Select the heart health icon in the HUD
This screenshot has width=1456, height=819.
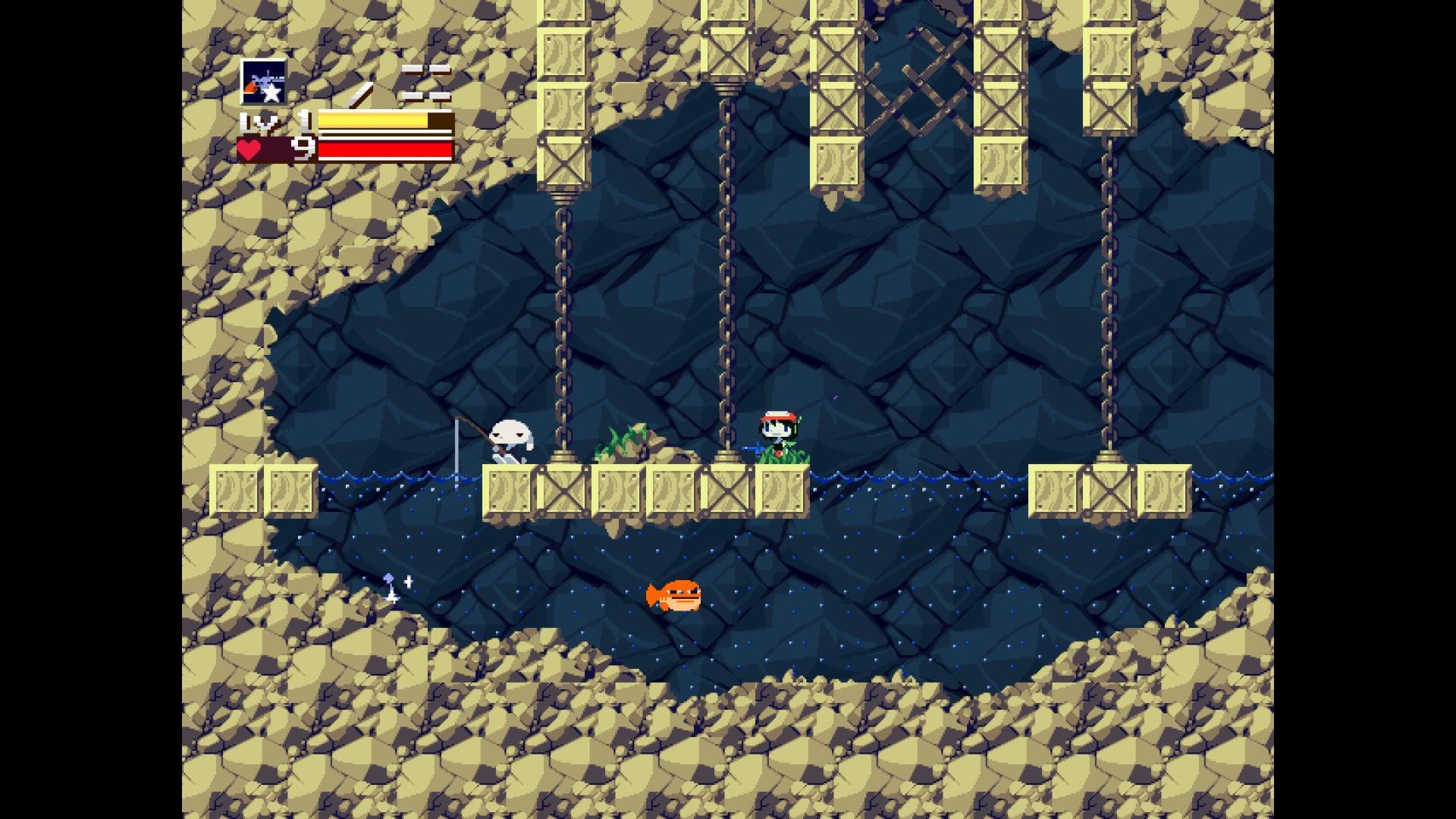coord(251,149)
